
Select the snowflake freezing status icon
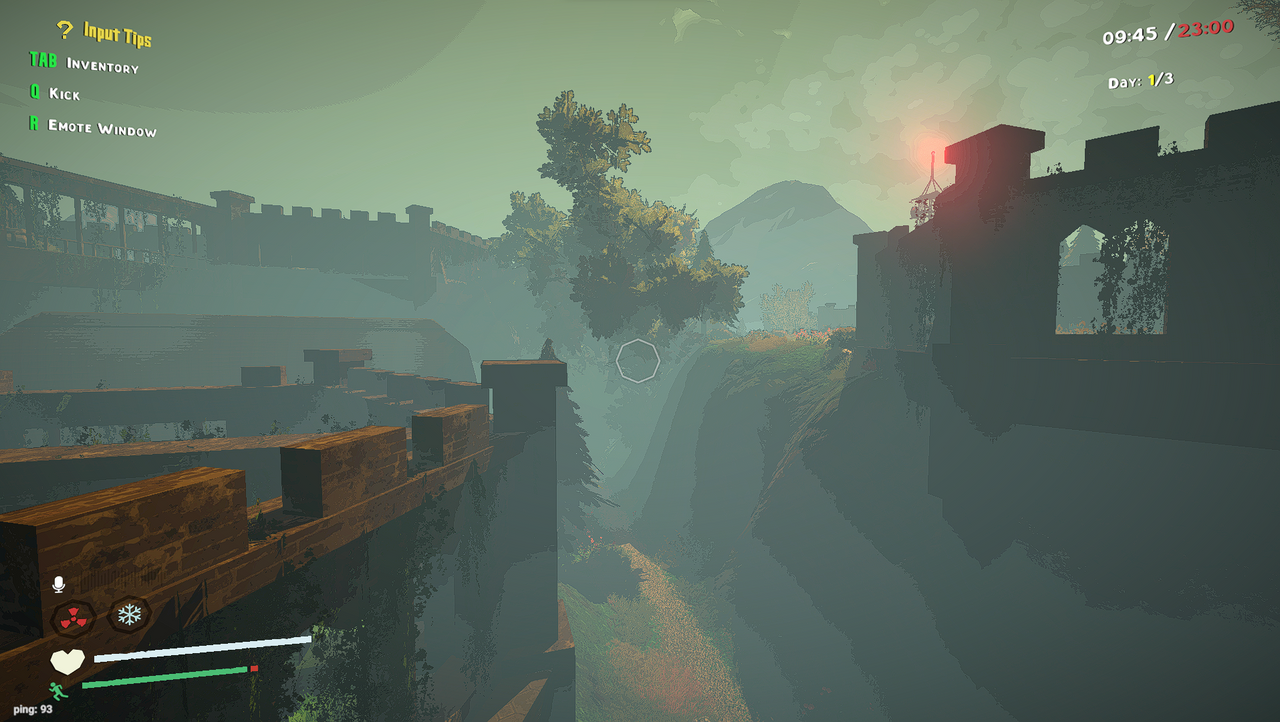[x=129, y=614]
